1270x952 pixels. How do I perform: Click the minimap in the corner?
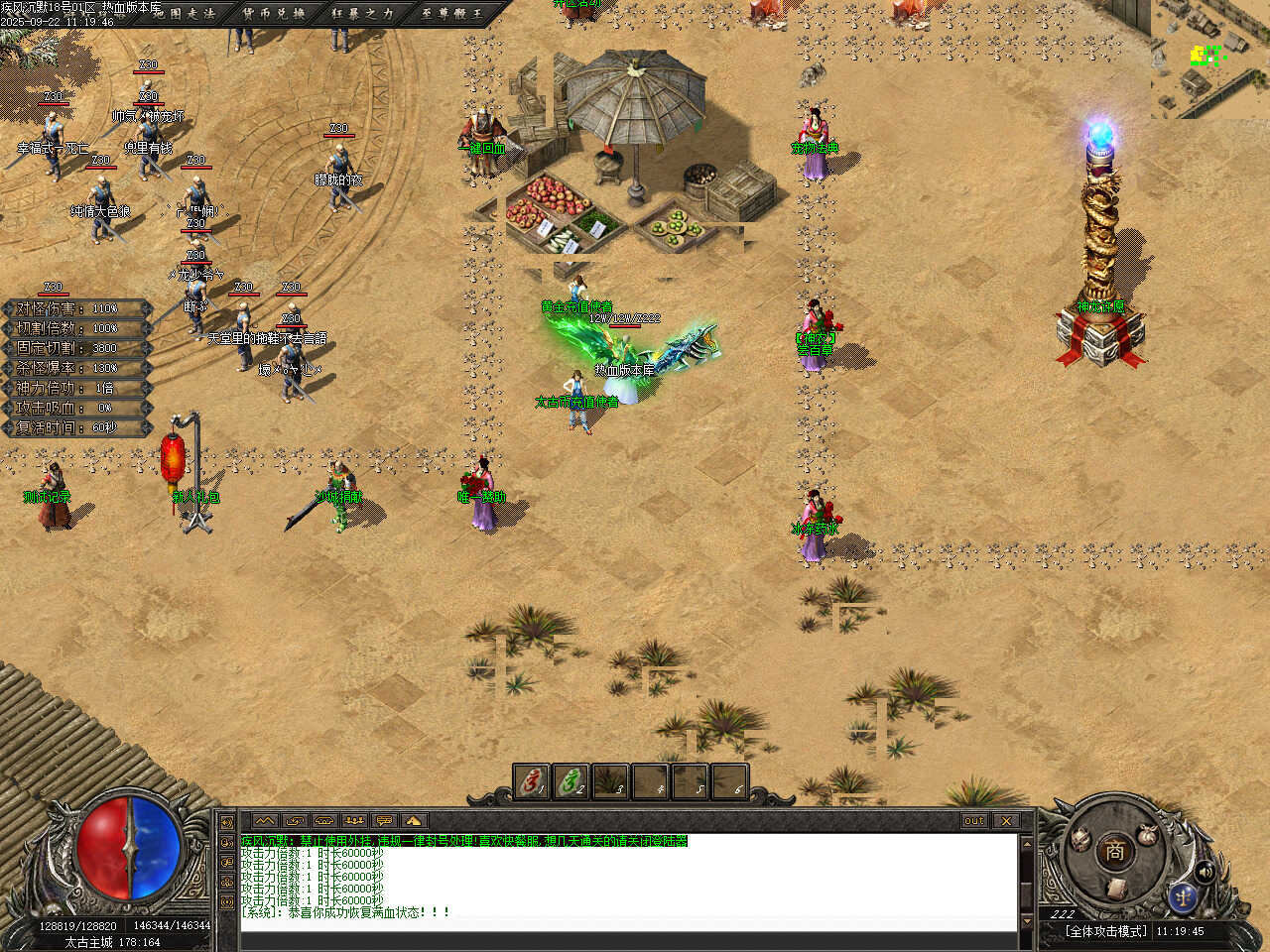pos(1210,58)
